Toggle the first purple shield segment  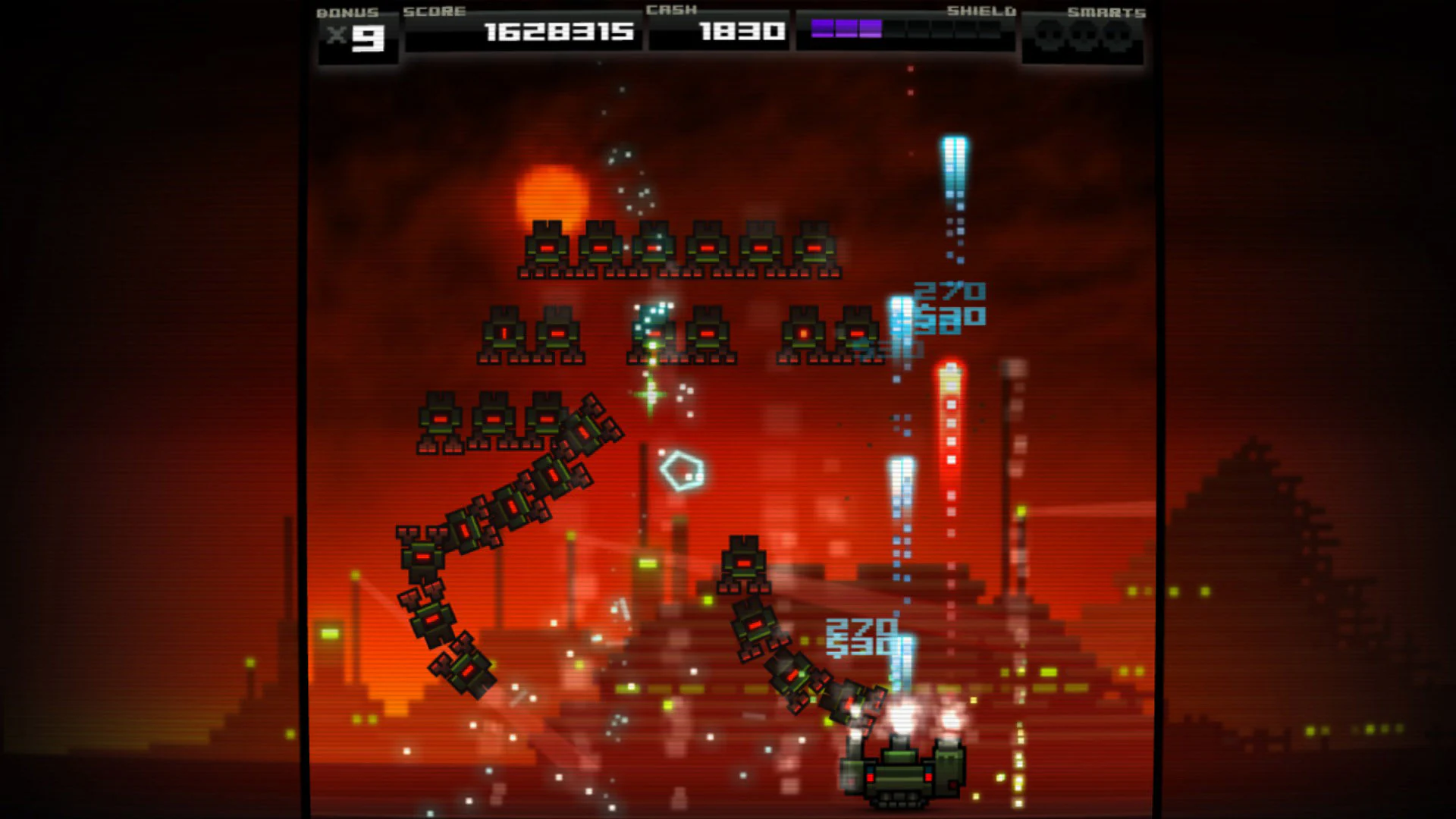tap(821, 29)
